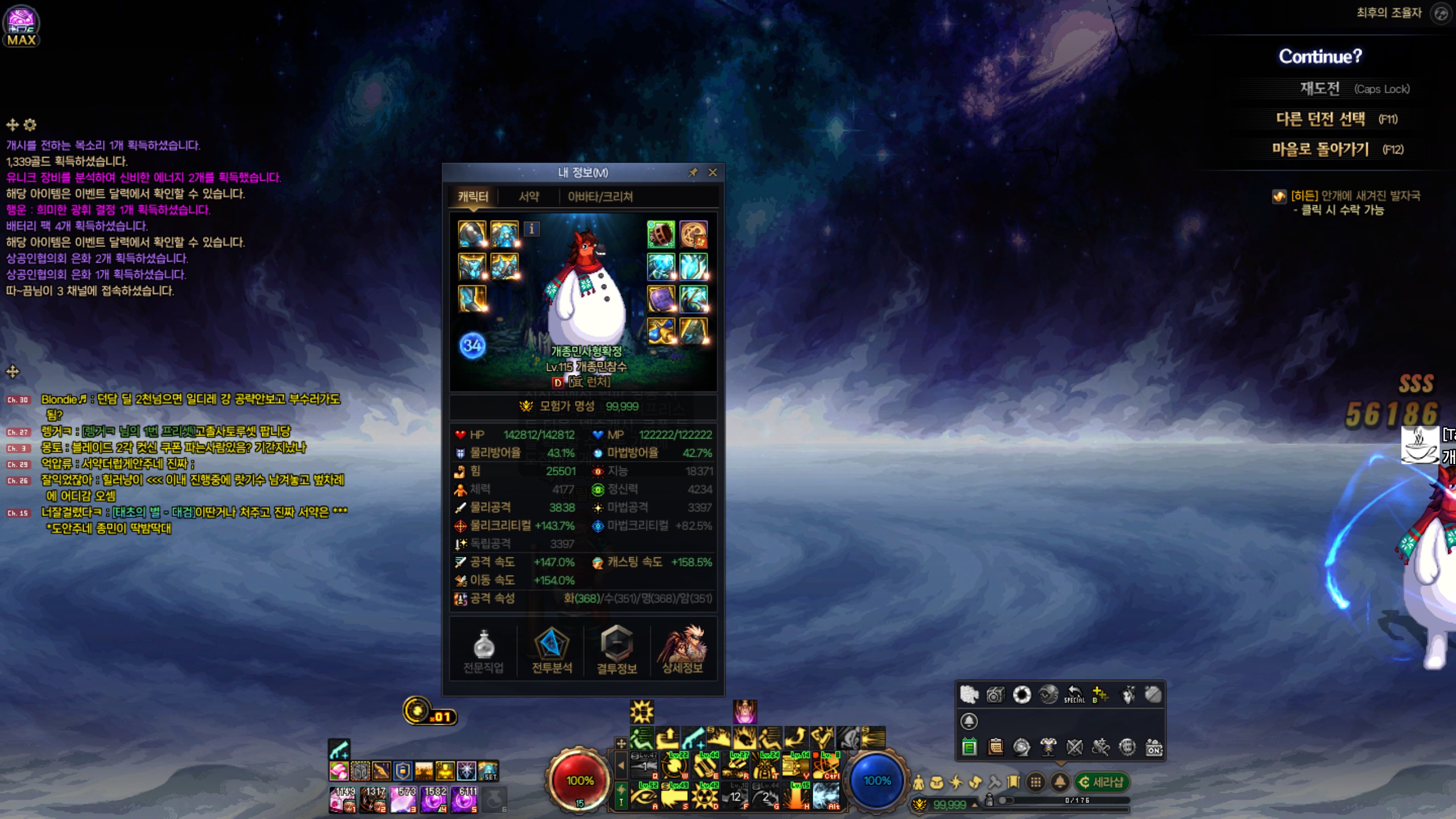1456x819 pixels.
Task: Accept the hidden quest 안개에 새겨진 발자국
Action: 1356,202
